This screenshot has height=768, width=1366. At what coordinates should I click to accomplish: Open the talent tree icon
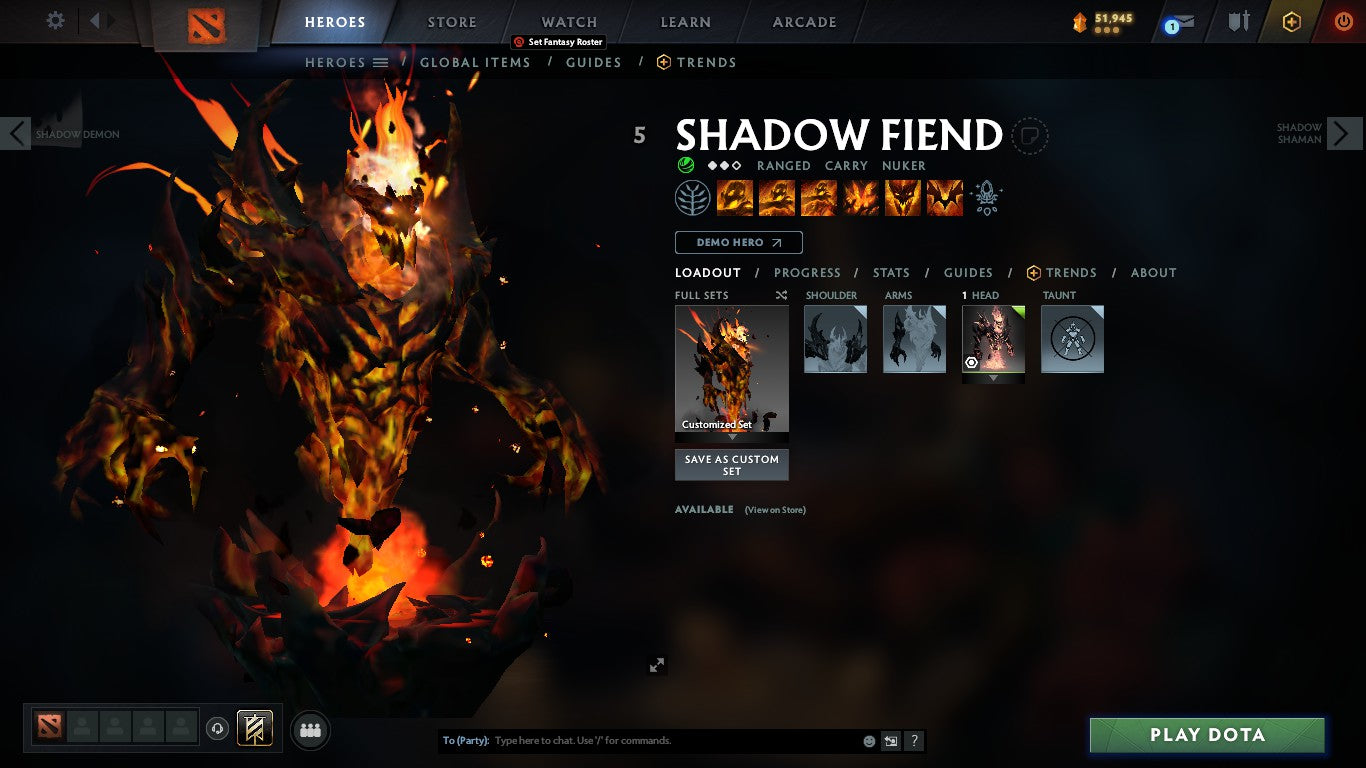(x=693, y=197)
